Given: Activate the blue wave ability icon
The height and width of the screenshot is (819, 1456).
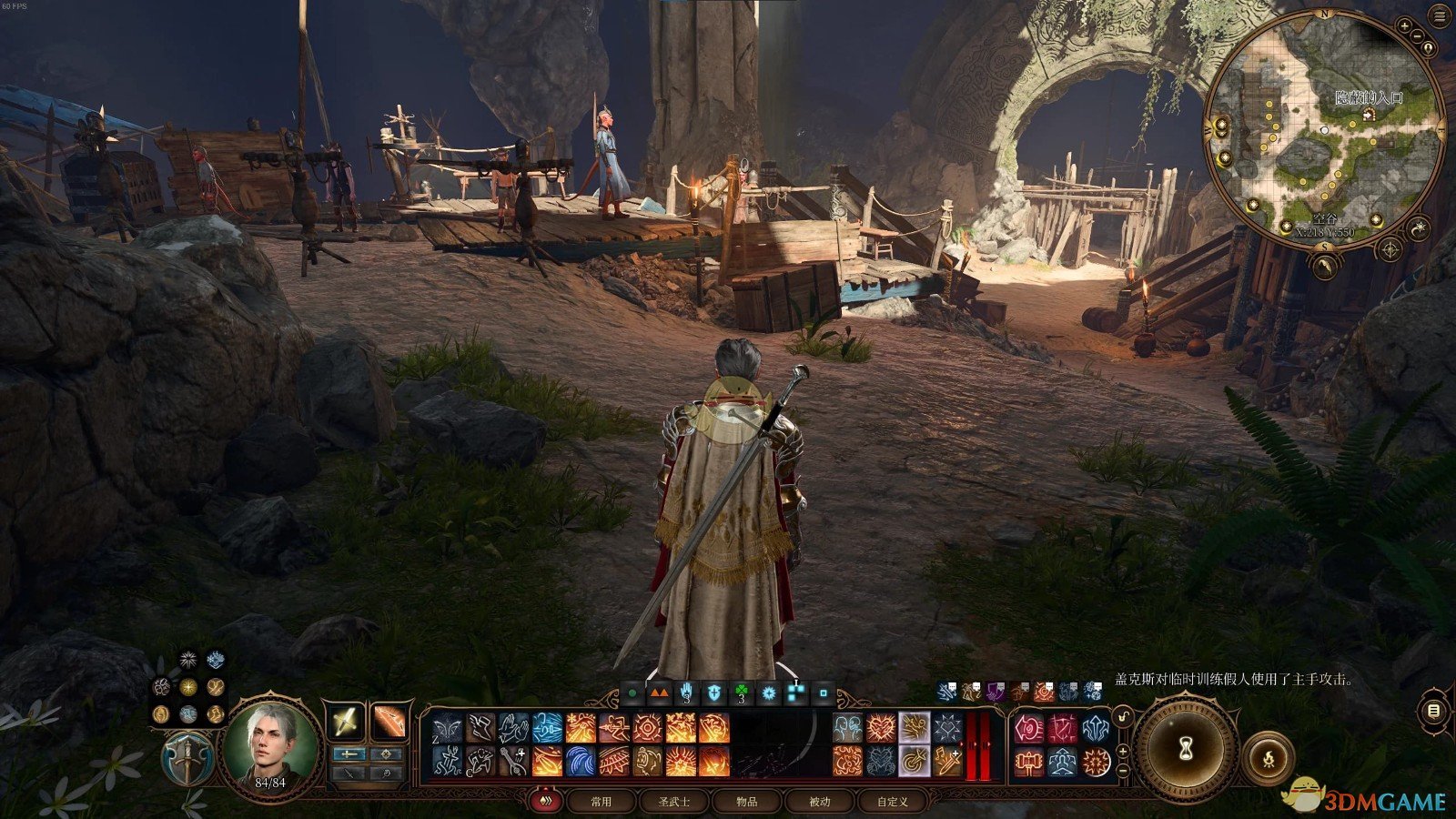Looking at the screenshot, I should tap(582, 760).
